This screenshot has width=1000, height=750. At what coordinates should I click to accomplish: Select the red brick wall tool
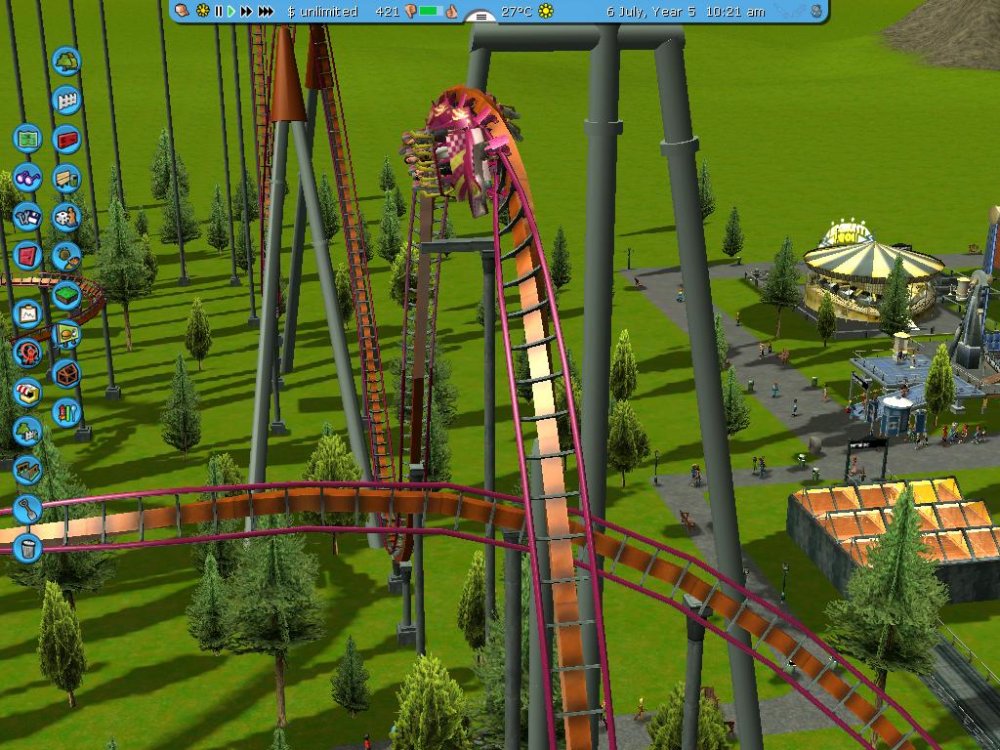66,139
